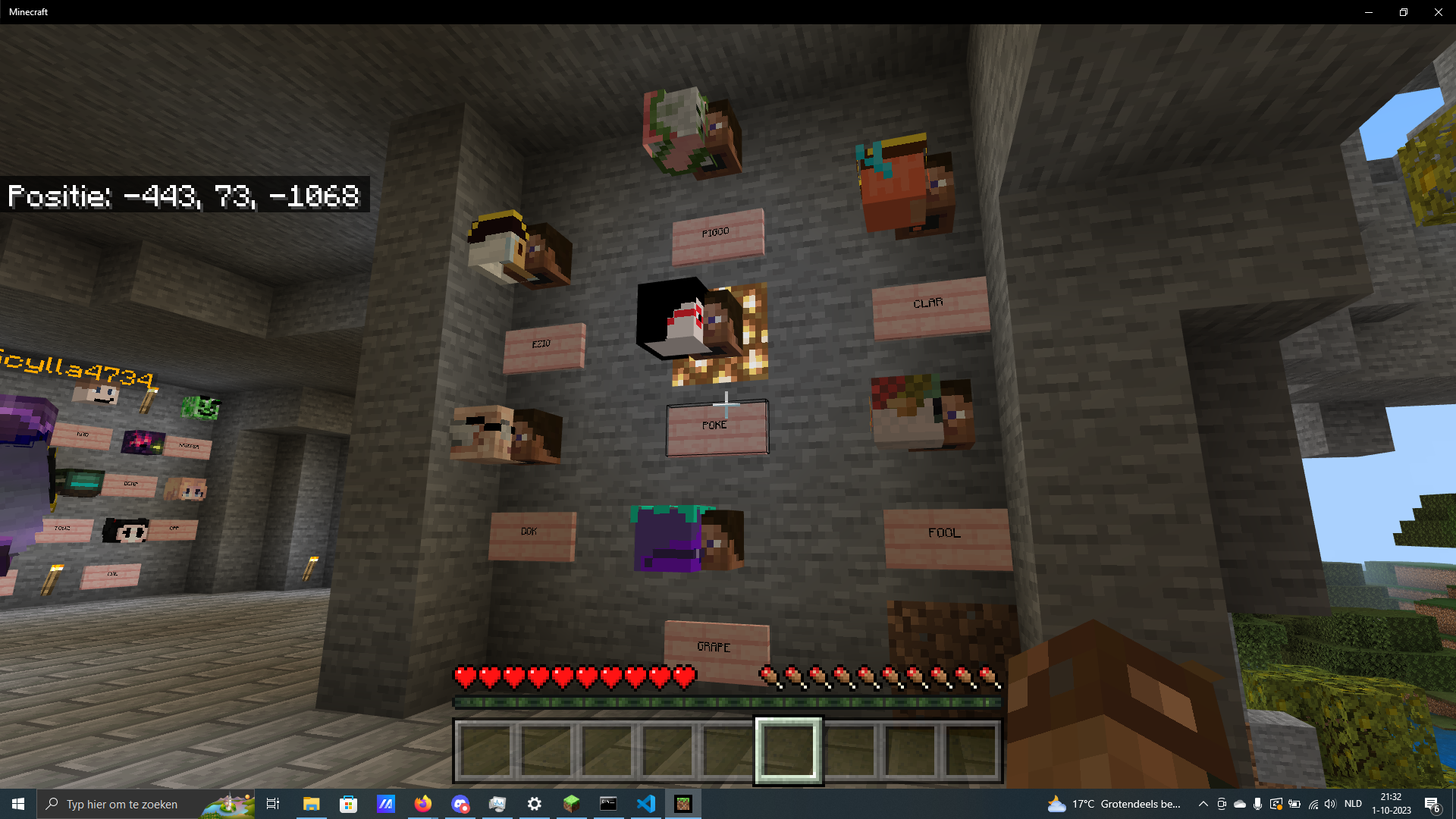1456x819 pixels.
Task: Click the CLAR name sign
Action: click(x=930, y=306)
